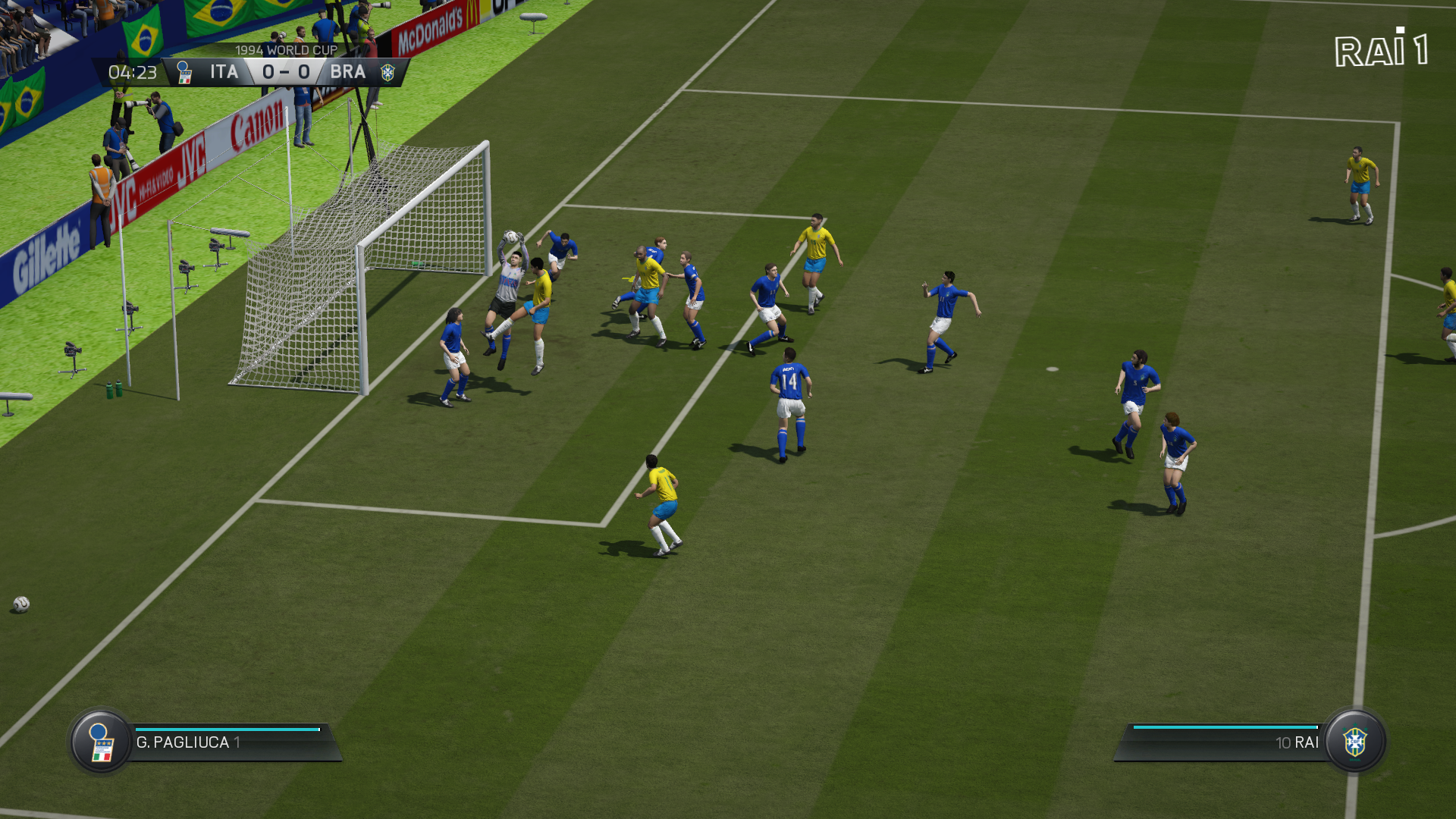
Task: Click the Brazil crest badge beside Rai
Action: coord(1355,742)
